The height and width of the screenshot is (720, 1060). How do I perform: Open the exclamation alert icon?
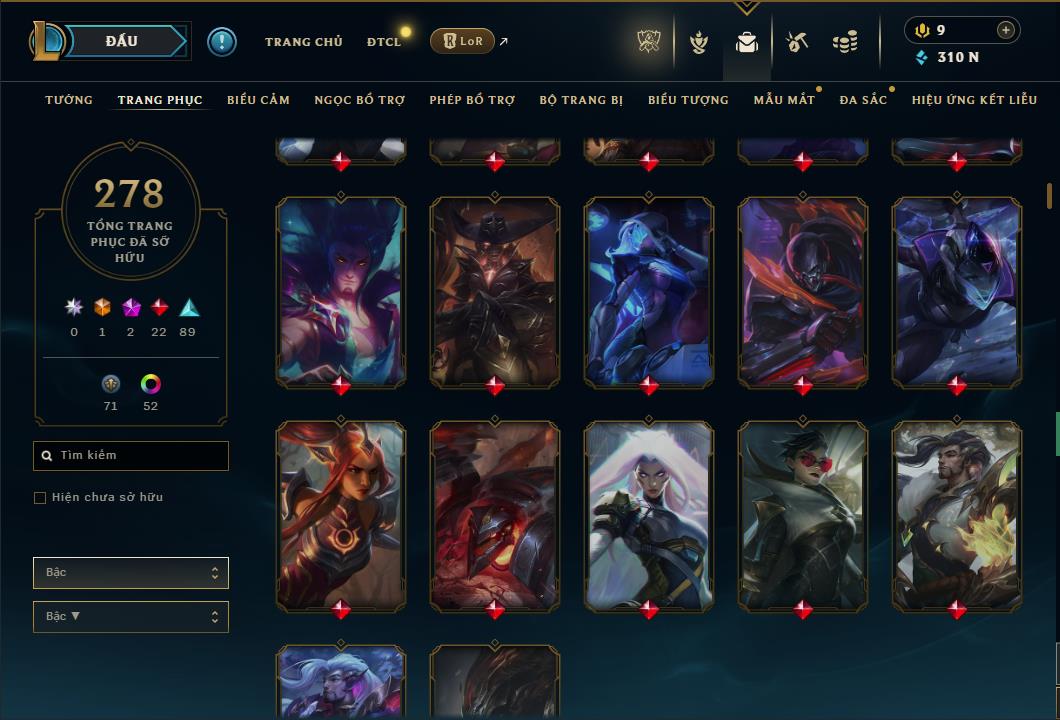click(221, 42)
